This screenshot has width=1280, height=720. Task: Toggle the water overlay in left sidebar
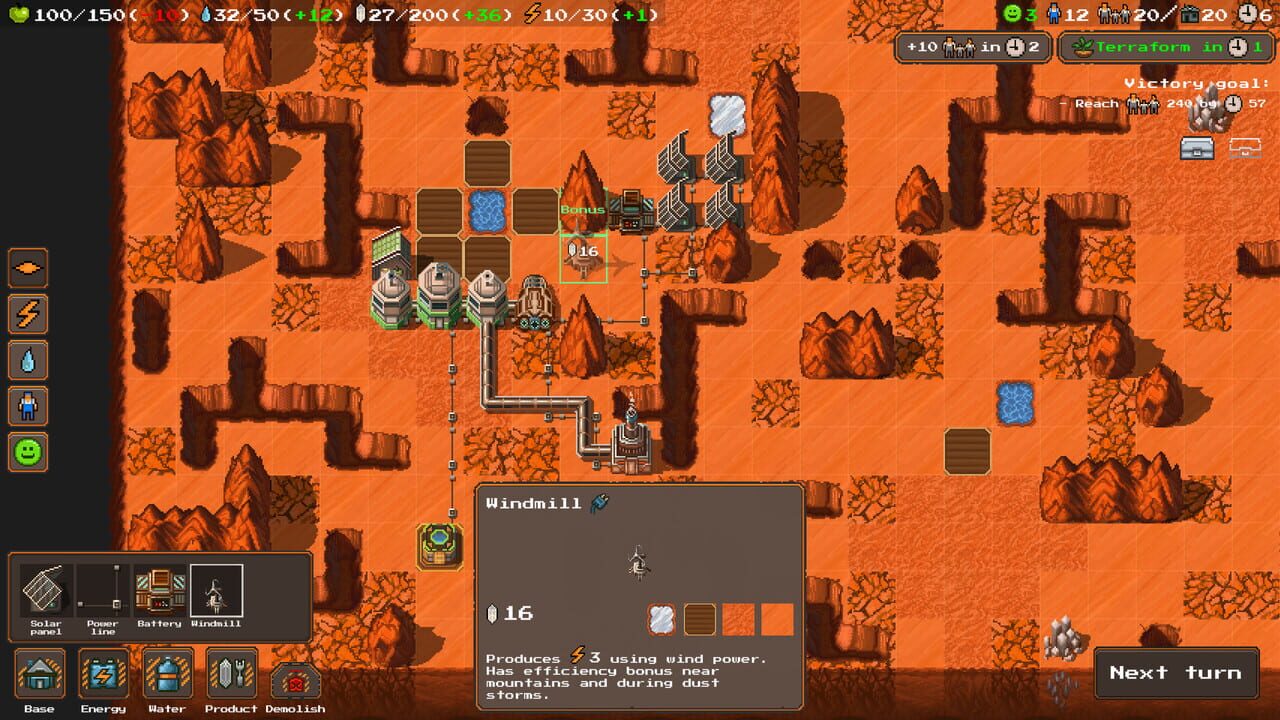point(27,360)
